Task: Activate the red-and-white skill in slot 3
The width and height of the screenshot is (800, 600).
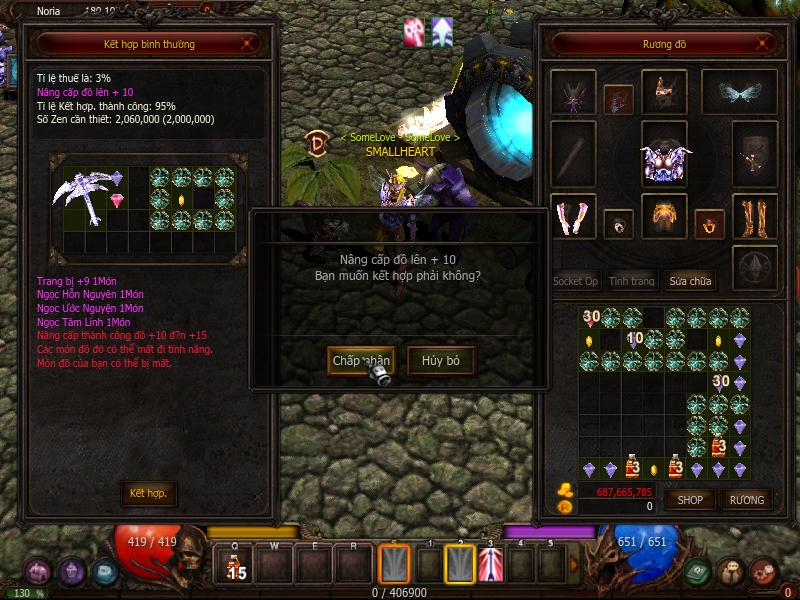Action: pyautogui.click(x=490, y=565)
